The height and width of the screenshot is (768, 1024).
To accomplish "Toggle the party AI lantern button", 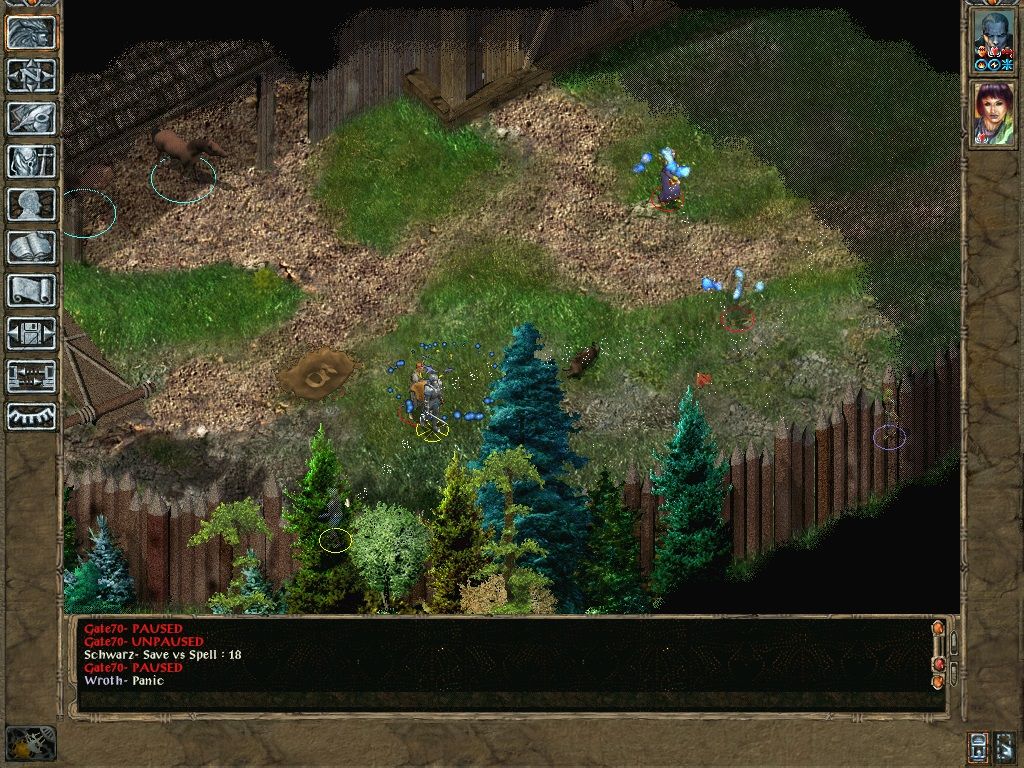I will point(979,746).
